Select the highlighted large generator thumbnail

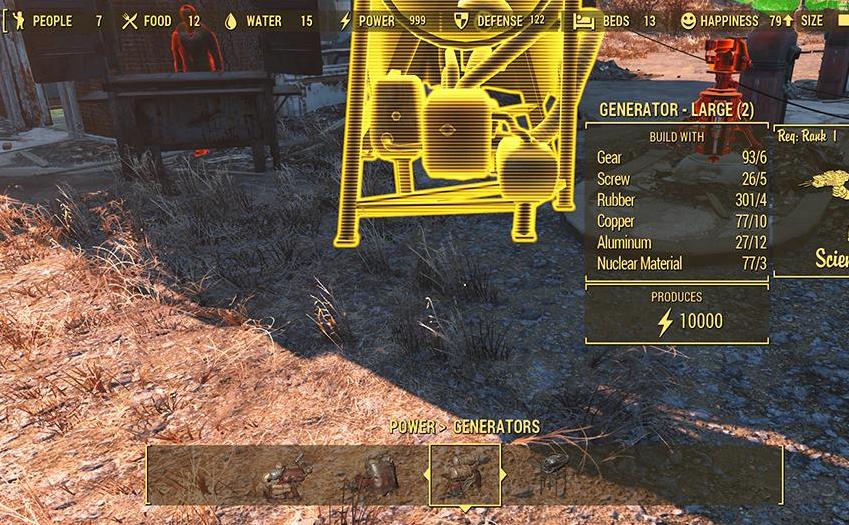click(x=465, y=474)
